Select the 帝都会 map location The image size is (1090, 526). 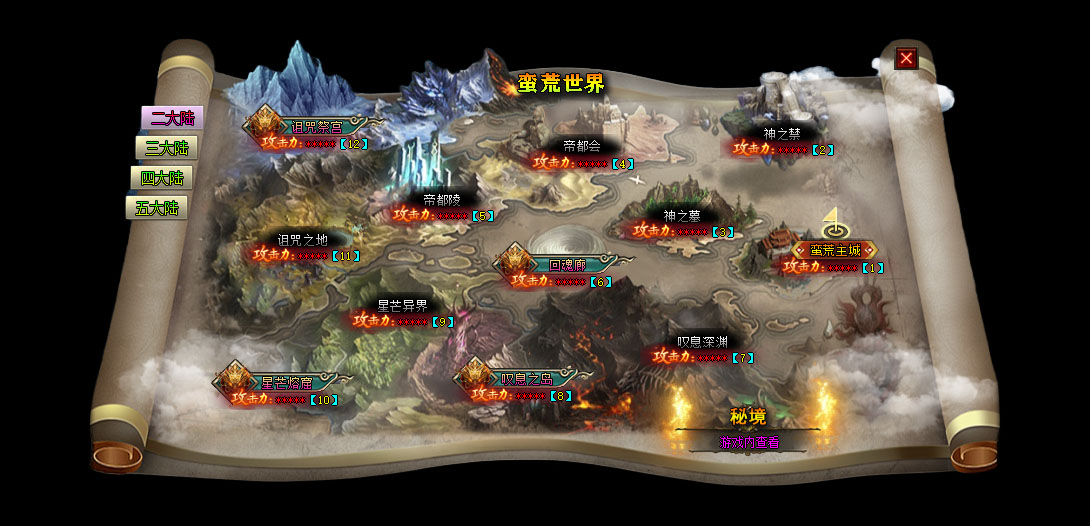click(x=582, y=146)
